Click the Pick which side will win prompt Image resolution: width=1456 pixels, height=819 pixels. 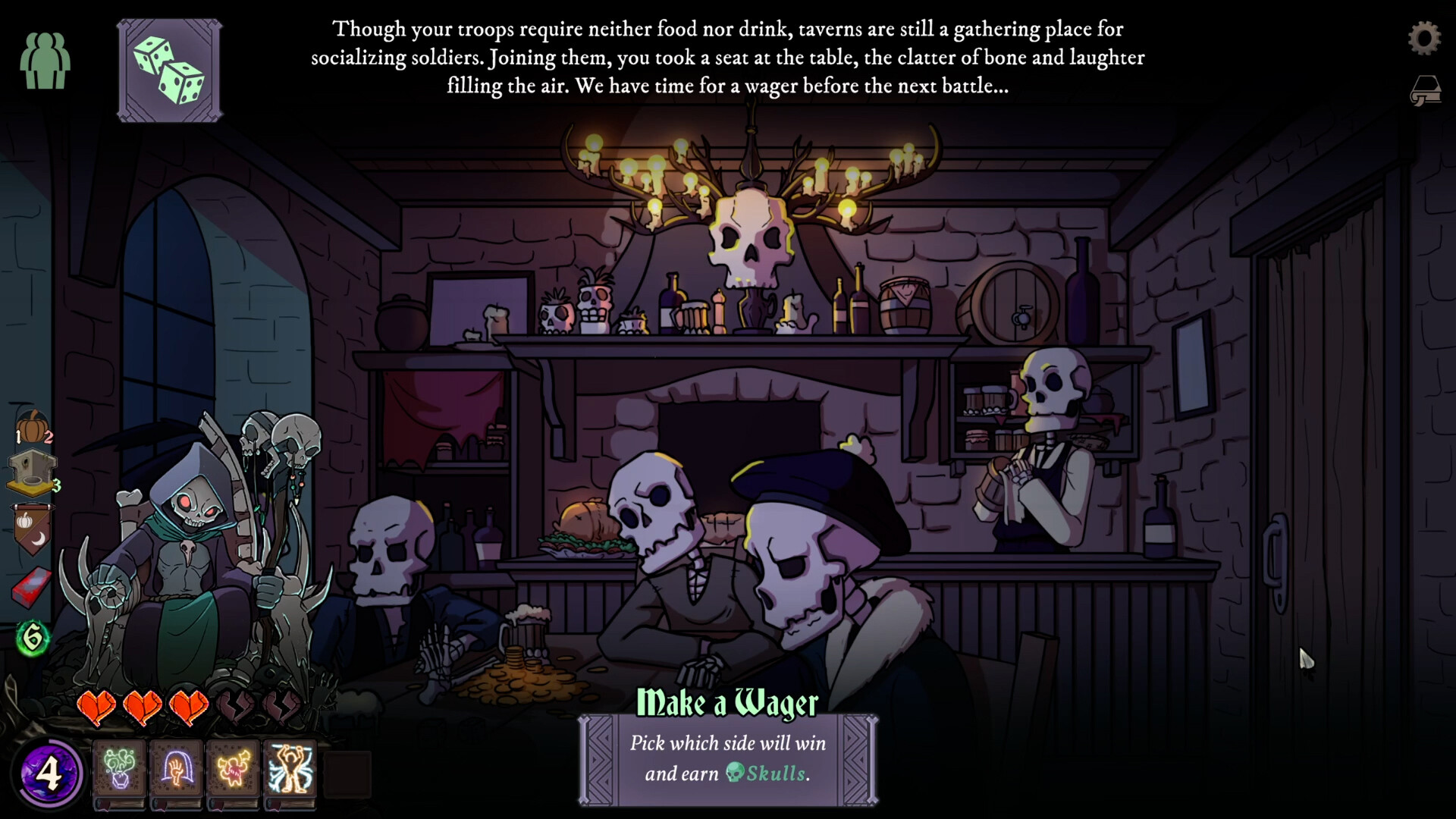point(726,744)
